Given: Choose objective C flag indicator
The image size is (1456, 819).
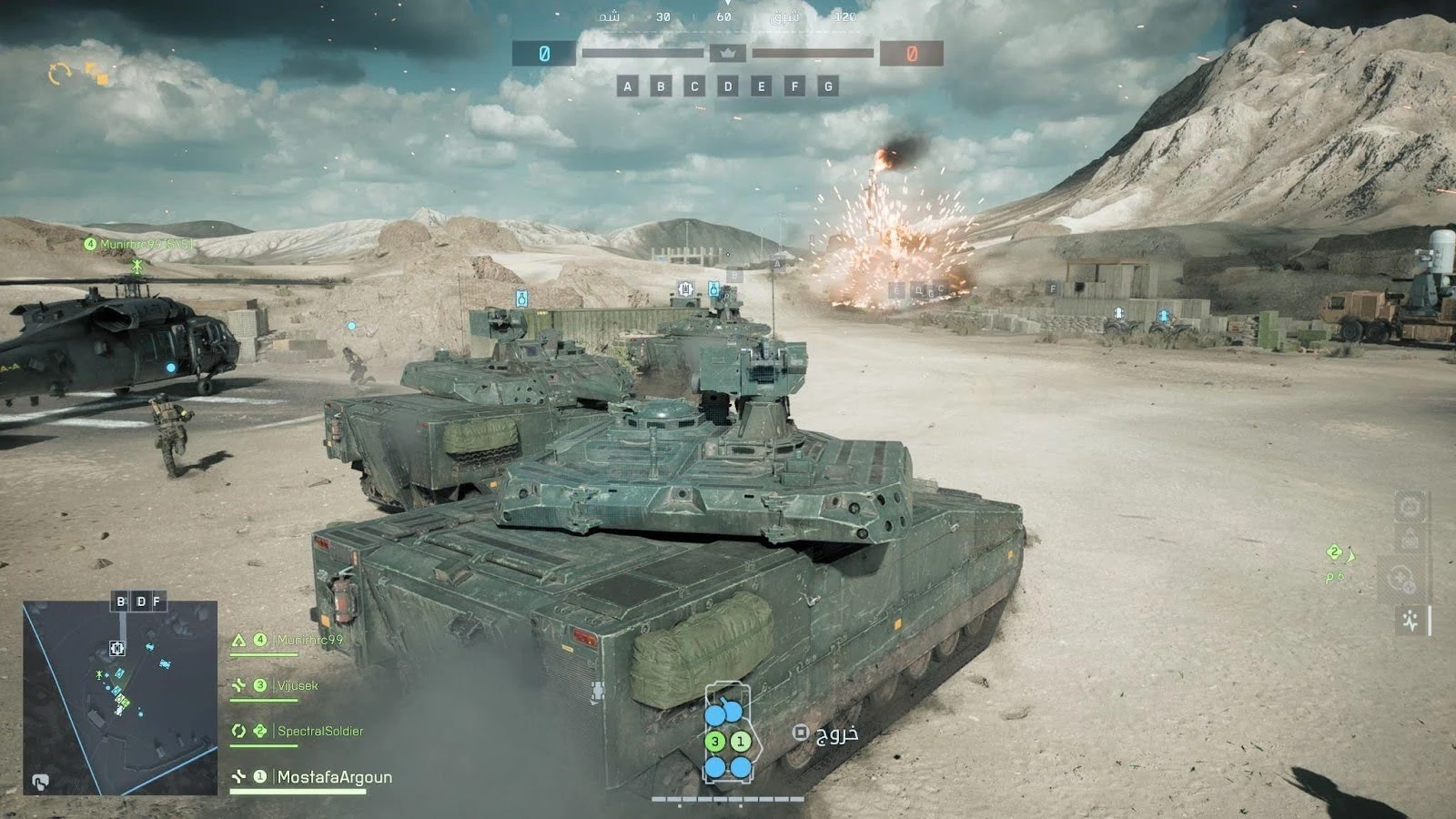Looking at the screenshot, I should coord(694,86).
